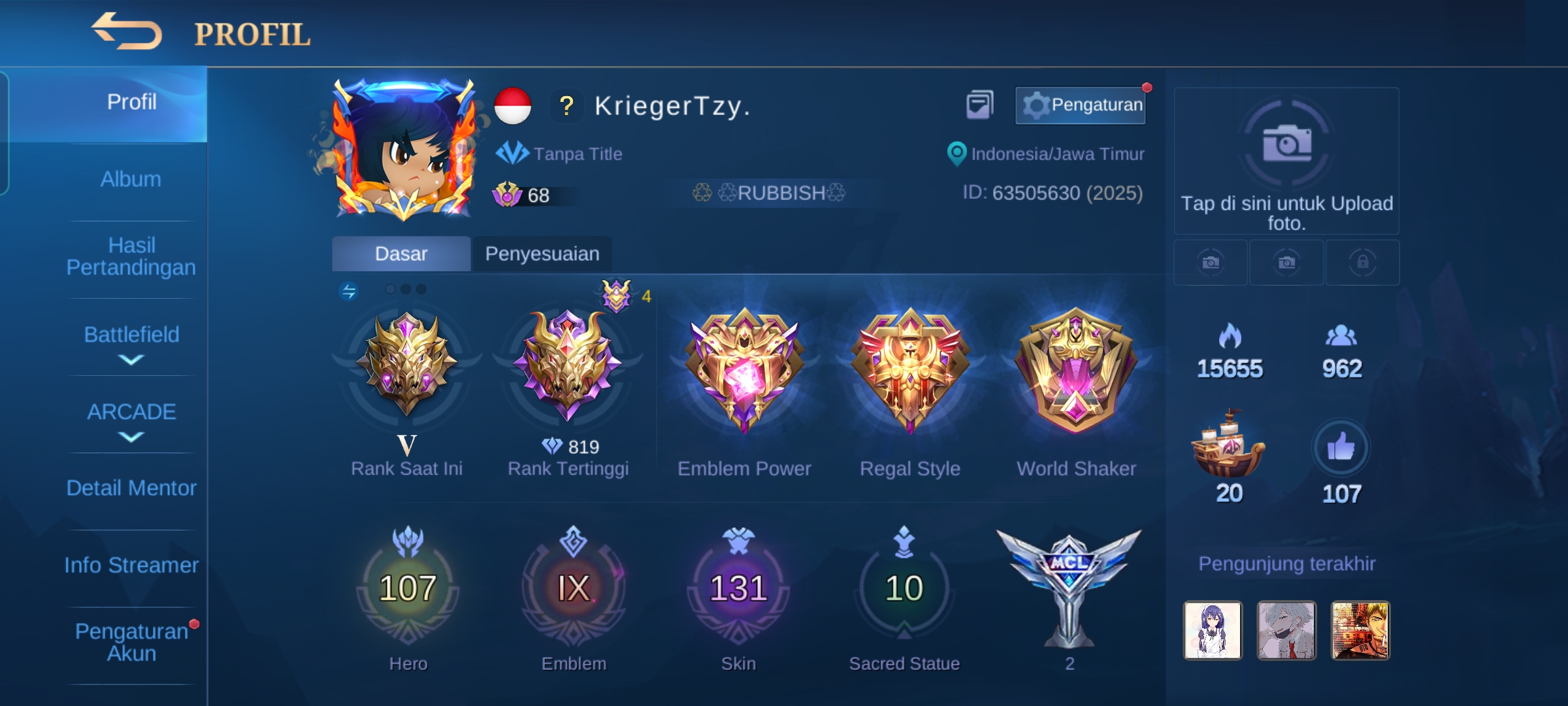The width and height of the screenshot is (1568, 706).
Task: Tap the question mark beside KriegerTzy name
Action: [x=566, y=106]
